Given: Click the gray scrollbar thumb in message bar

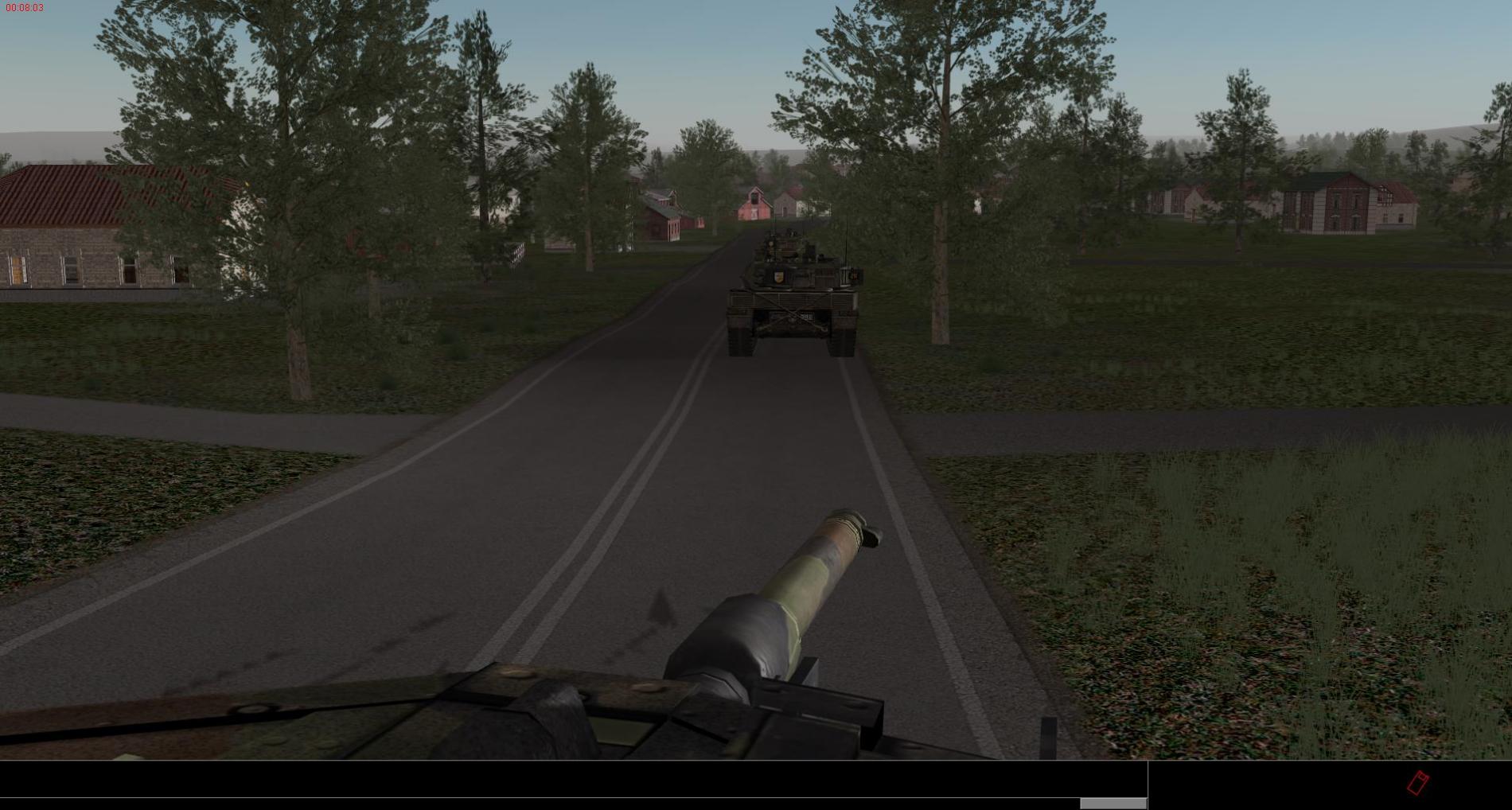Looking at the screenshot, I should click(x=1113, y=804).
